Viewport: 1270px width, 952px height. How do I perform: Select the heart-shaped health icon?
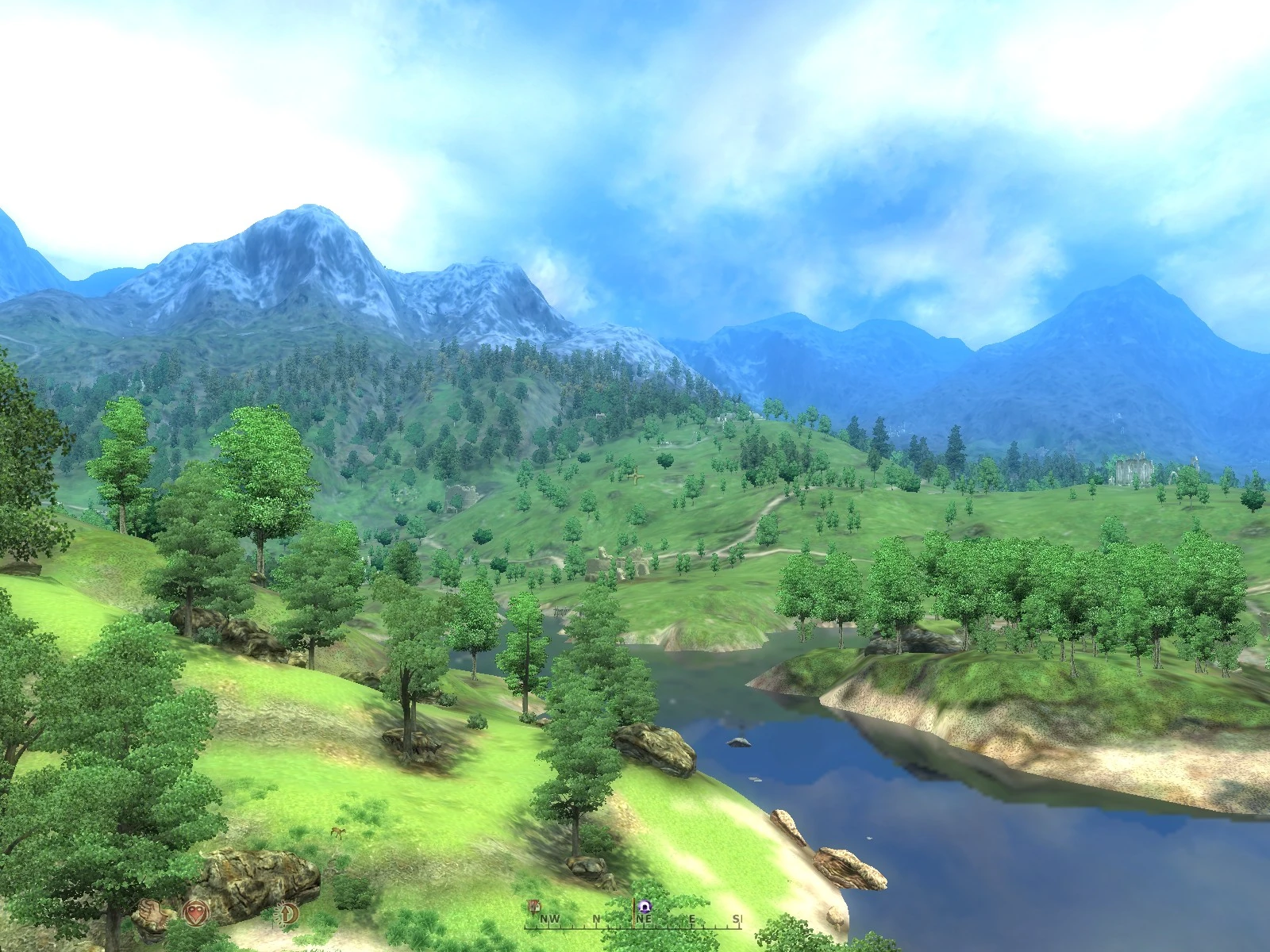195,913
